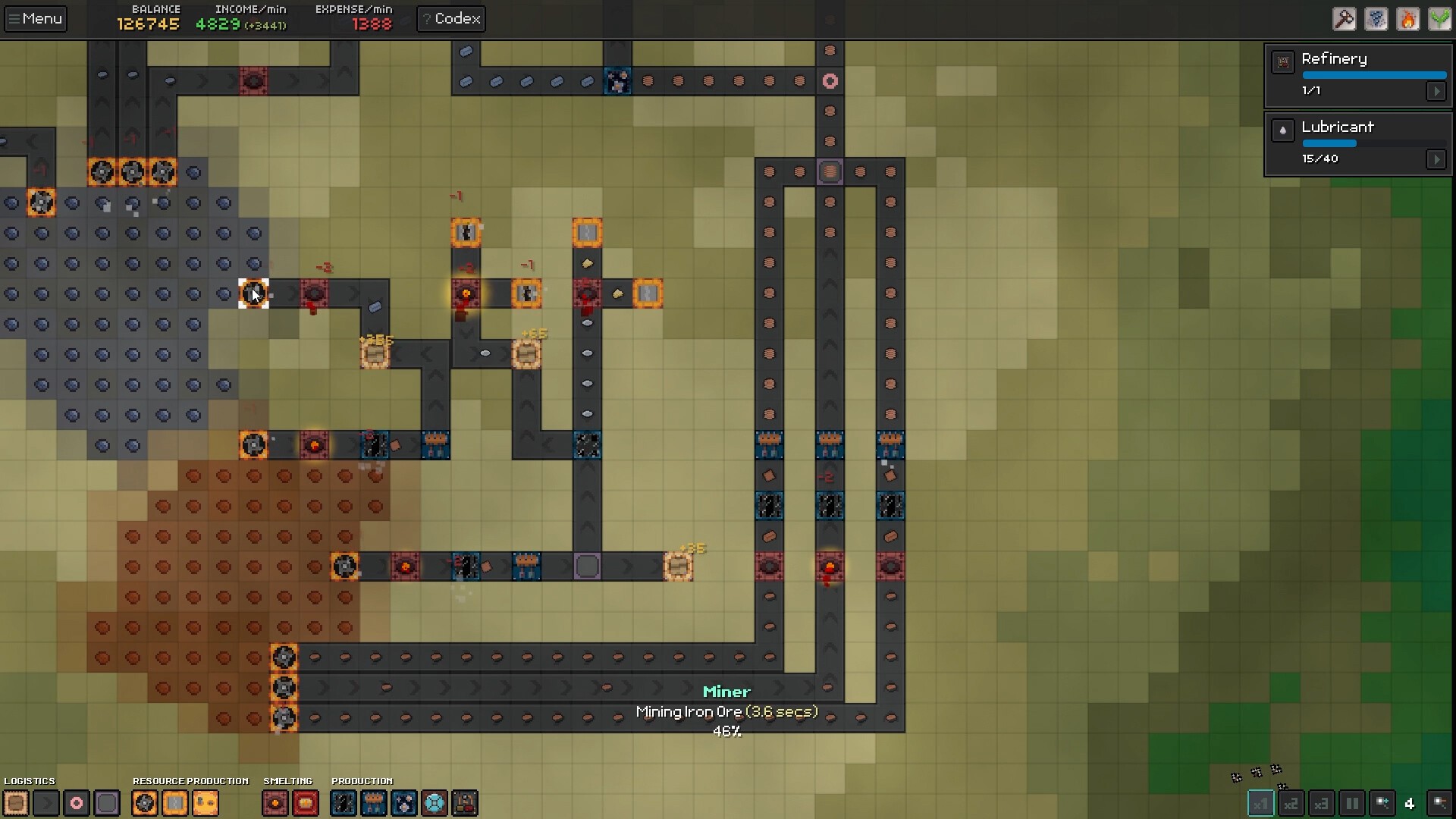Select the miner sawblade building

[145, 803]
